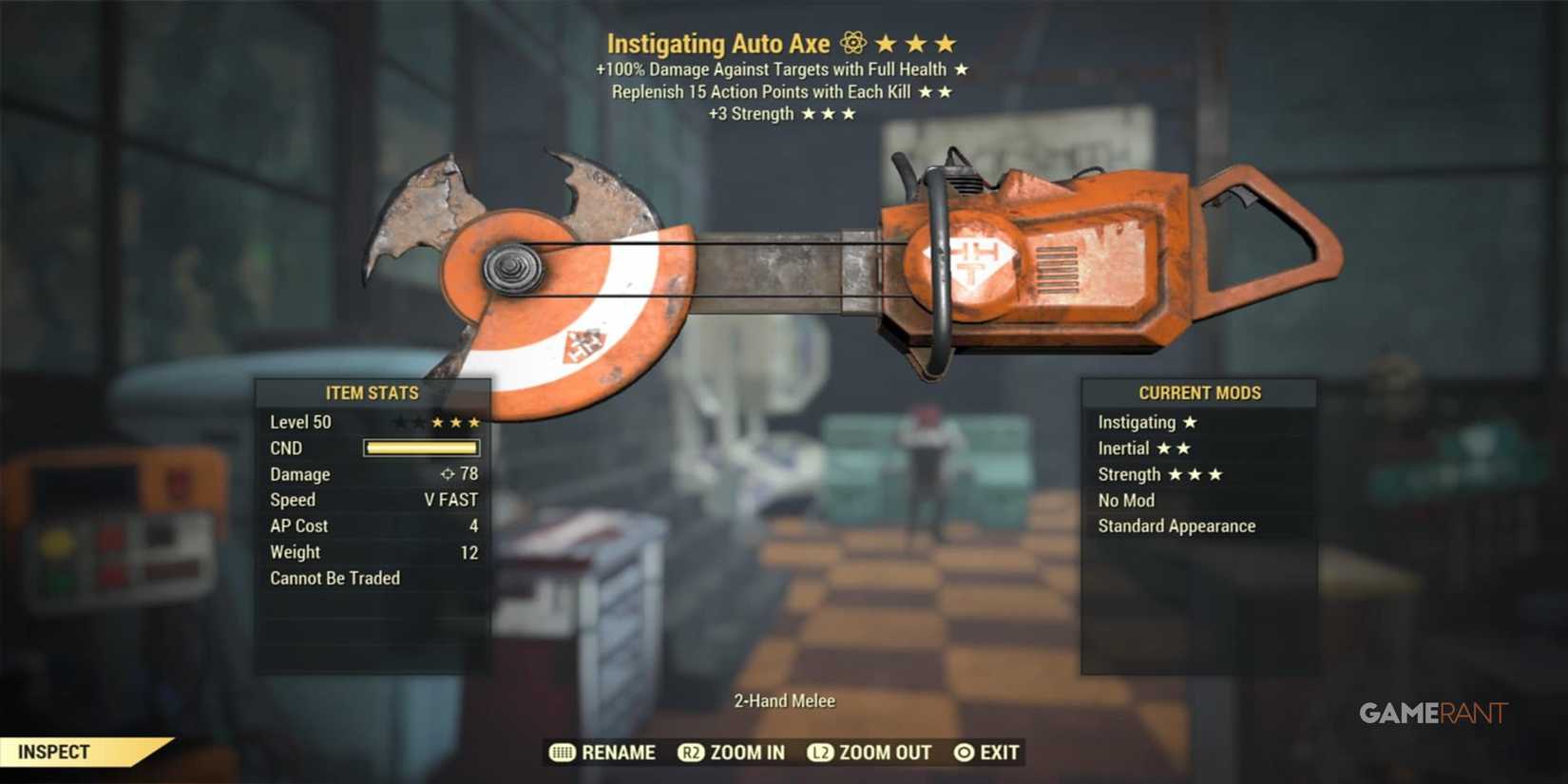This screenshot has width=1568, height=784.
Task: Toggle the third star beside the weapon title
Action: click(944, 43)
